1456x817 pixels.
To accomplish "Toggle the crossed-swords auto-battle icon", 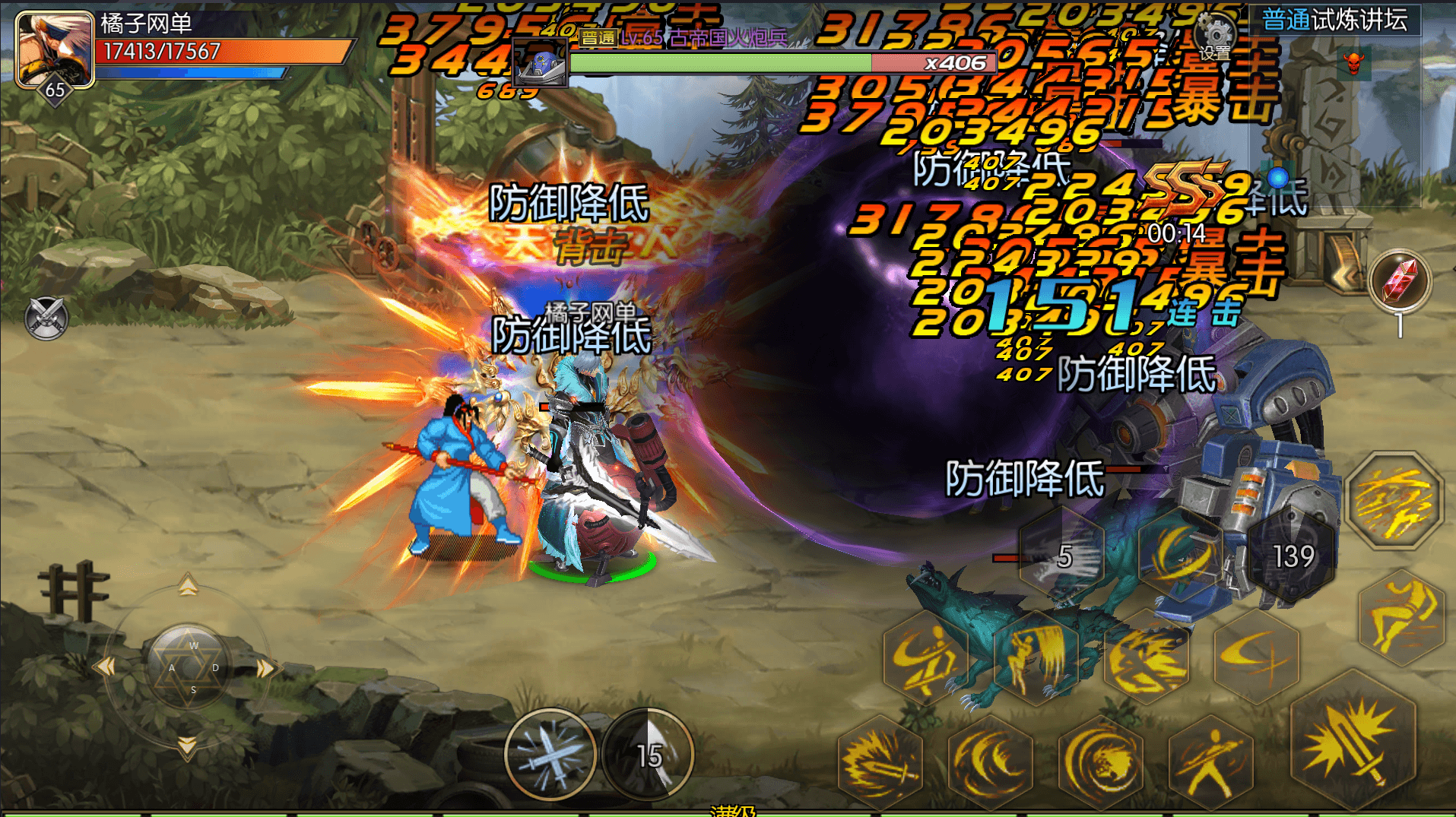I will coord(46,318).
